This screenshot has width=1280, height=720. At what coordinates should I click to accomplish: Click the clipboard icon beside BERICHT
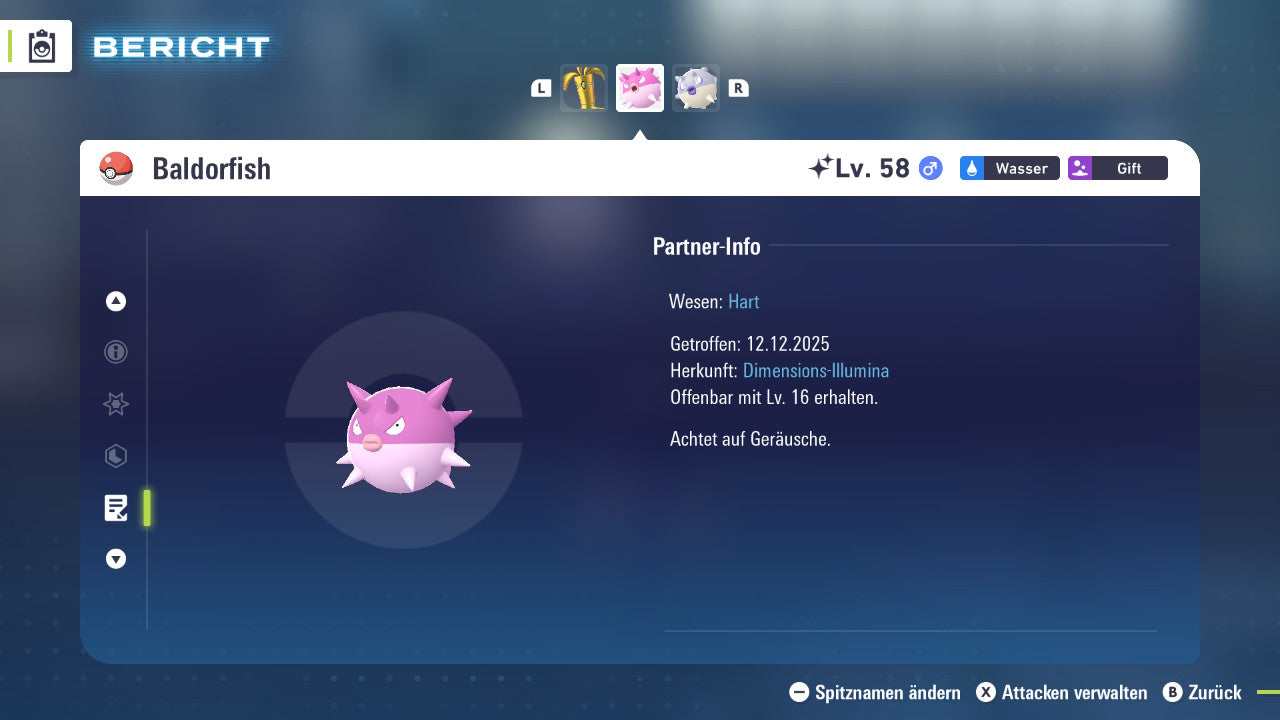tap(42, 45)
